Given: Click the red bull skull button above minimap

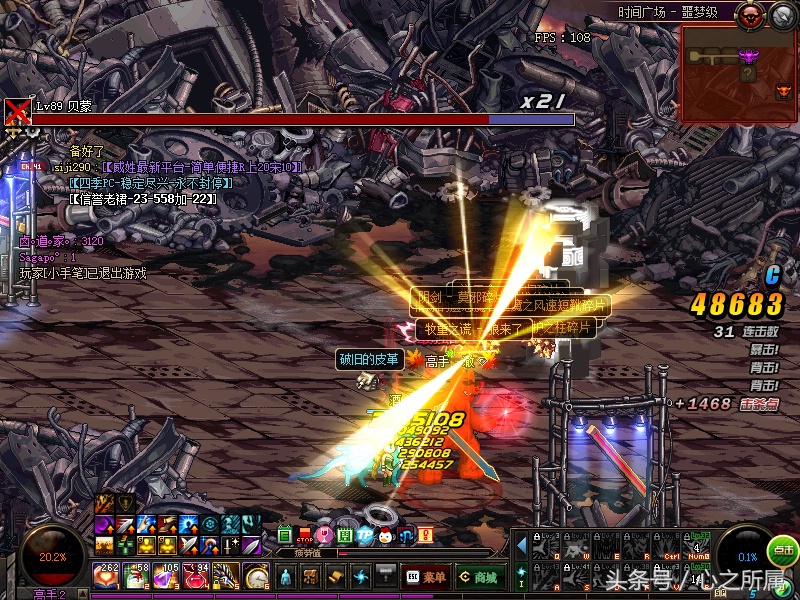Looking at the screenshot, I should tap(749, 15).
